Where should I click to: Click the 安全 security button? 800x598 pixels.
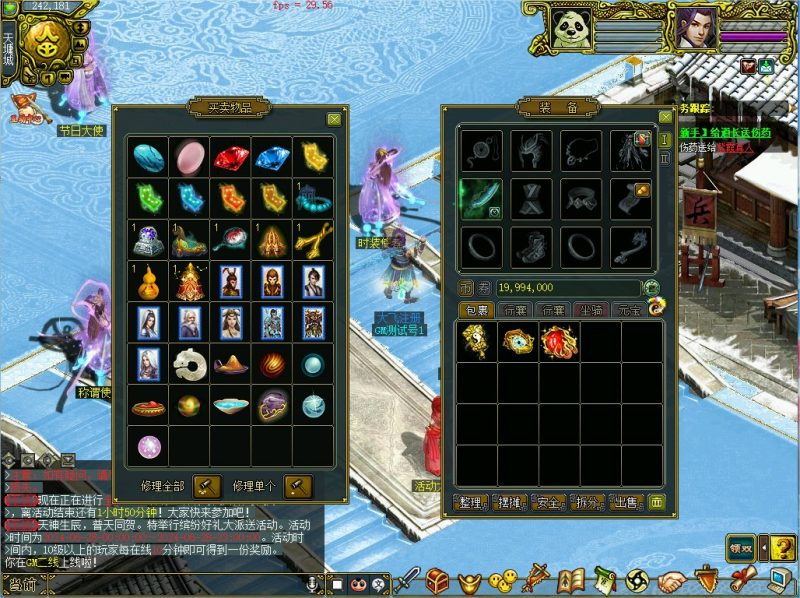click(549, 502)
